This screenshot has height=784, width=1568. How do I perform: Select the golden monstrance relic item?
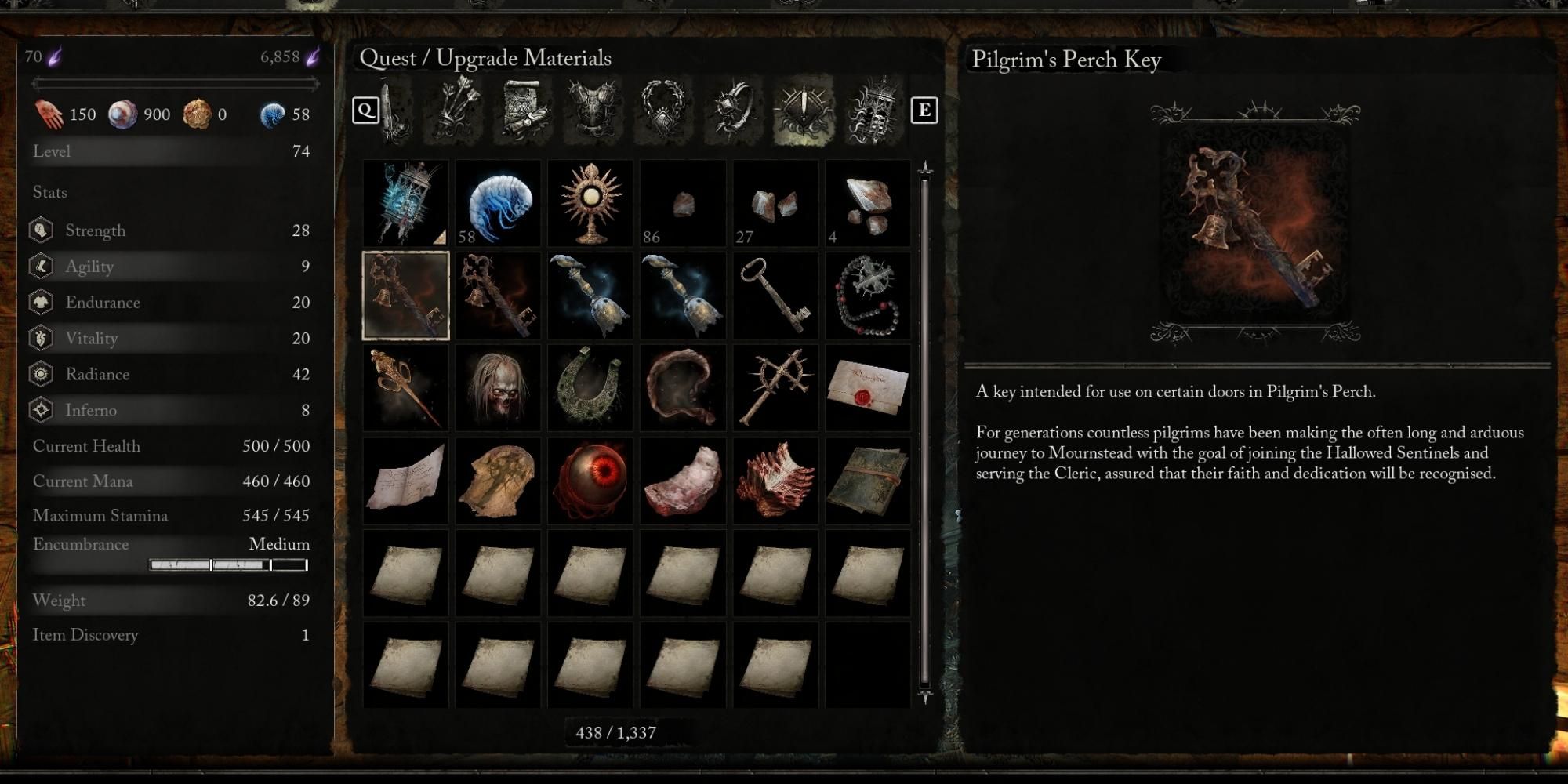tap(593, 202)
